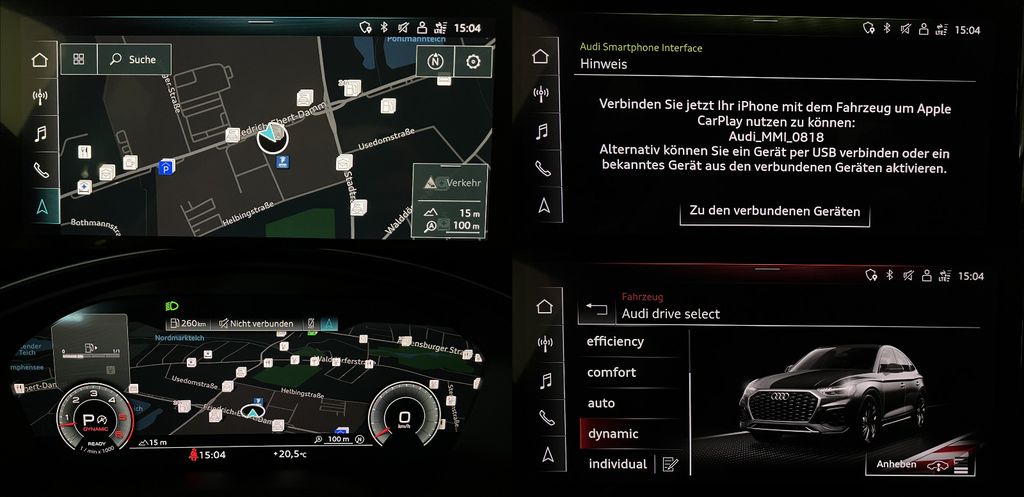Open music note icon beside navigation map

click(x=40, y=133)
